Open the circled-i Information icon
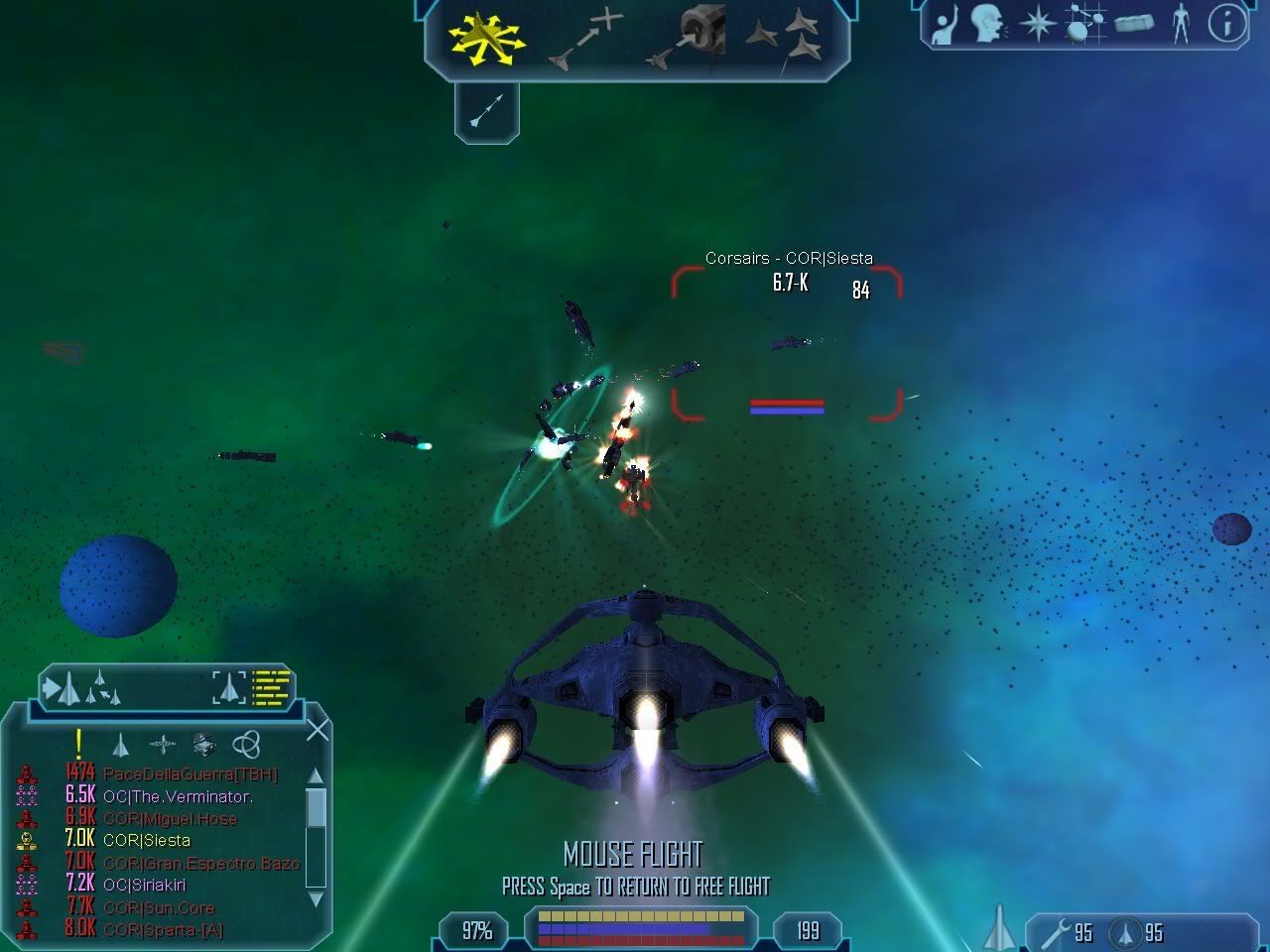This screenshot has width=1270, height=952. tap(1227, 24)
